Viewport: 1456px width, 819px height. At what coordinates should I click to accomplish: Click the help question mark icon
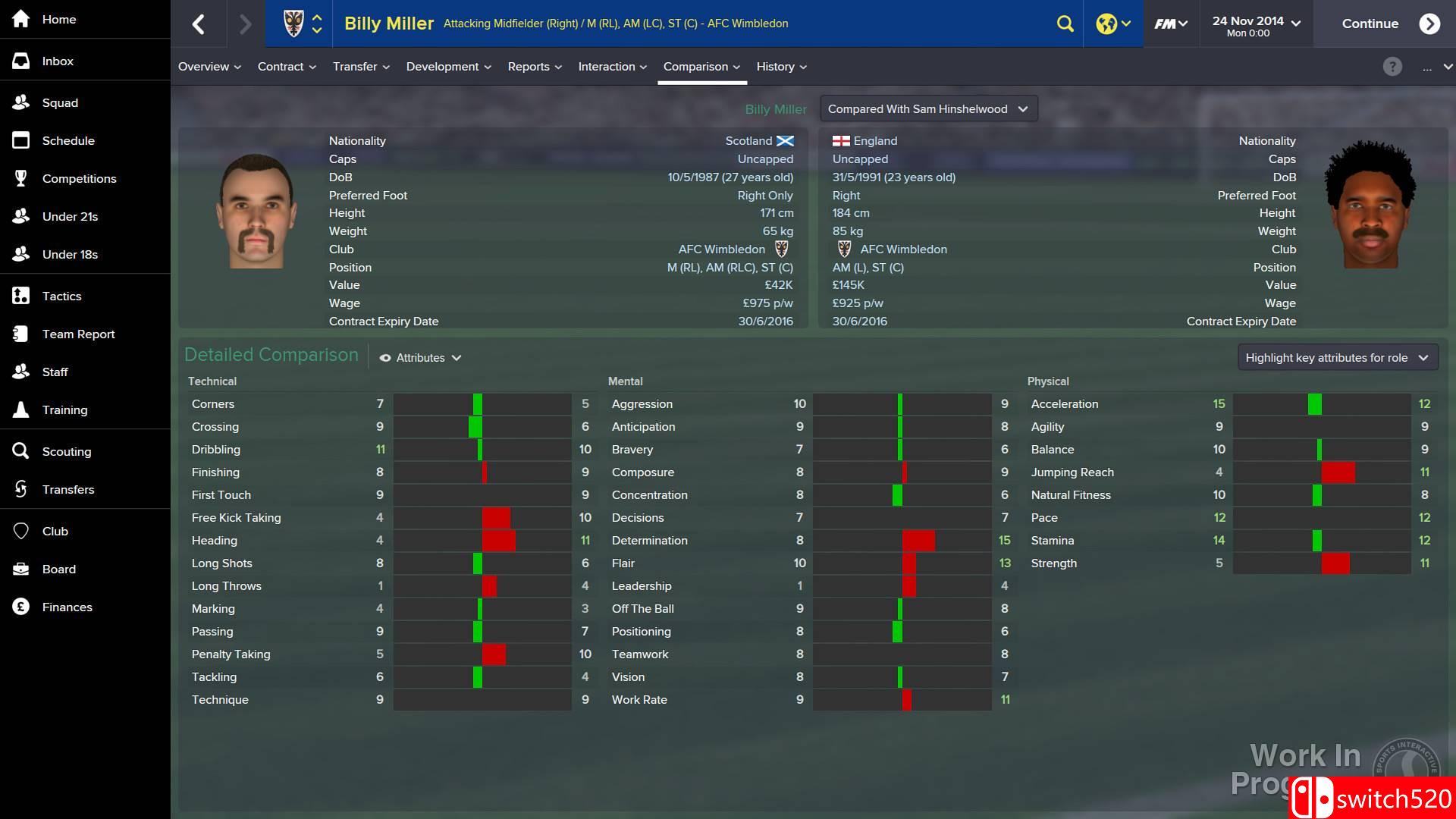coord(1392,67)
